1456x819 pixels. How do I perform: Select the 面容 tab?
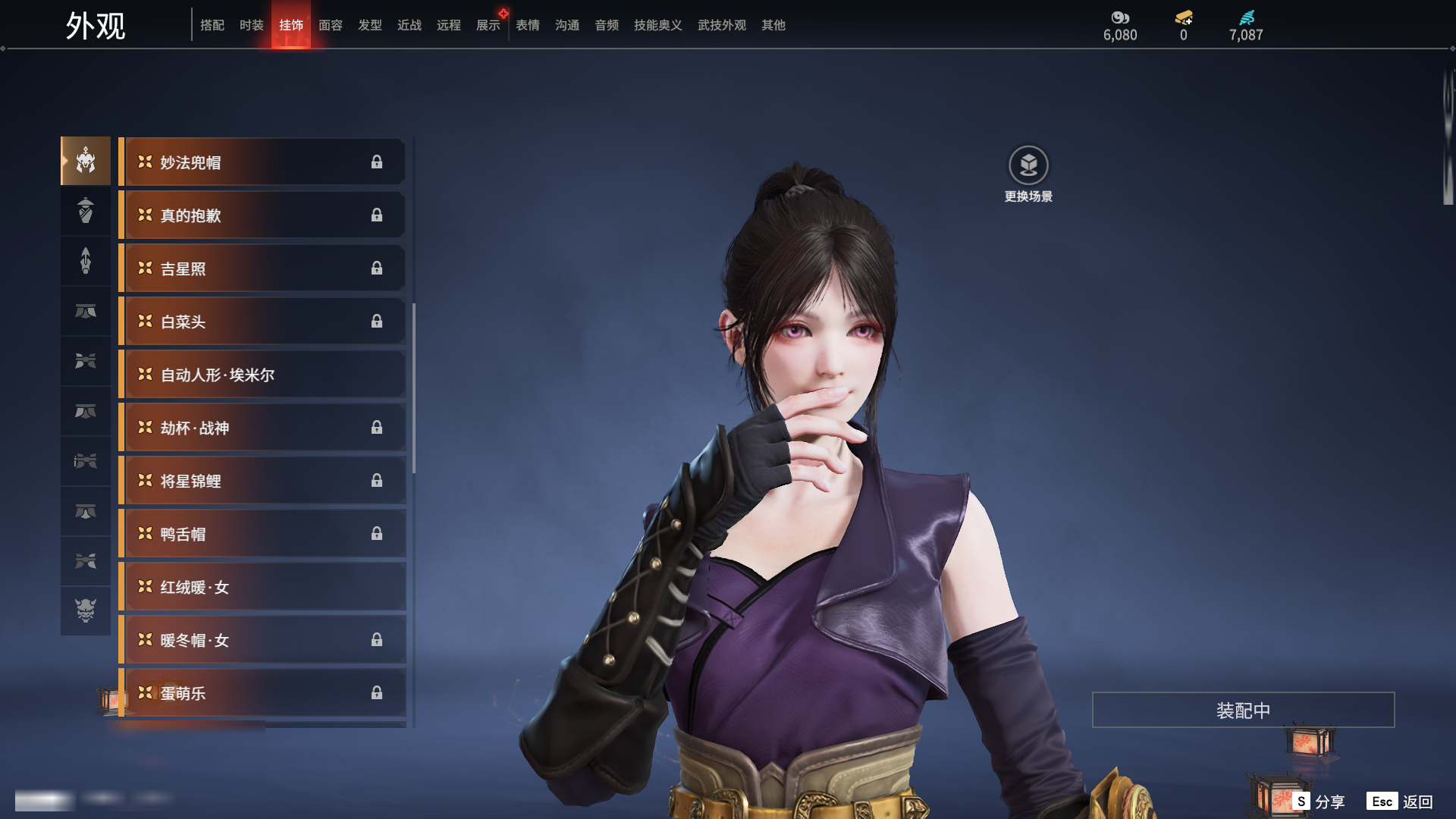pyautogui.click(x=330, y=26)
